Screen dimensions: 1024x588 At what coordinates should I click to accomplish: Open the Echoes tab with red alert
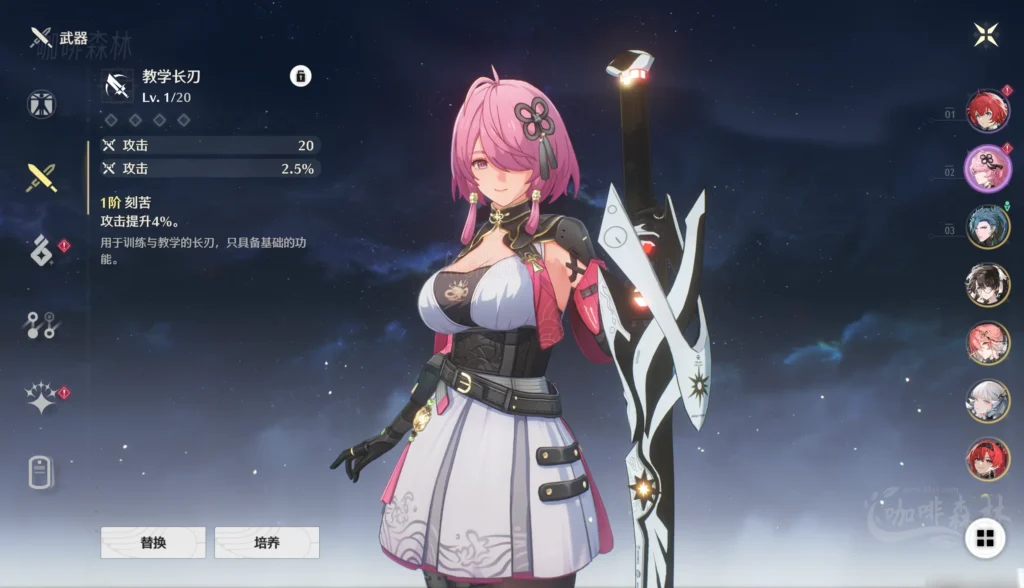42,250
